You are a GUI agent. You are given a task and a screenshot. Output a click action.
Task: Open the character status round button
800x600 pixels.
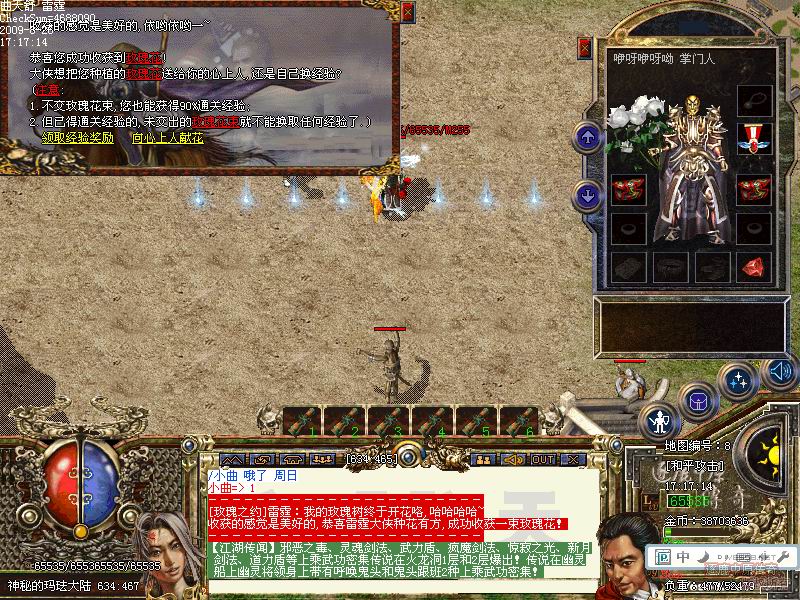[x=658, y=421]
